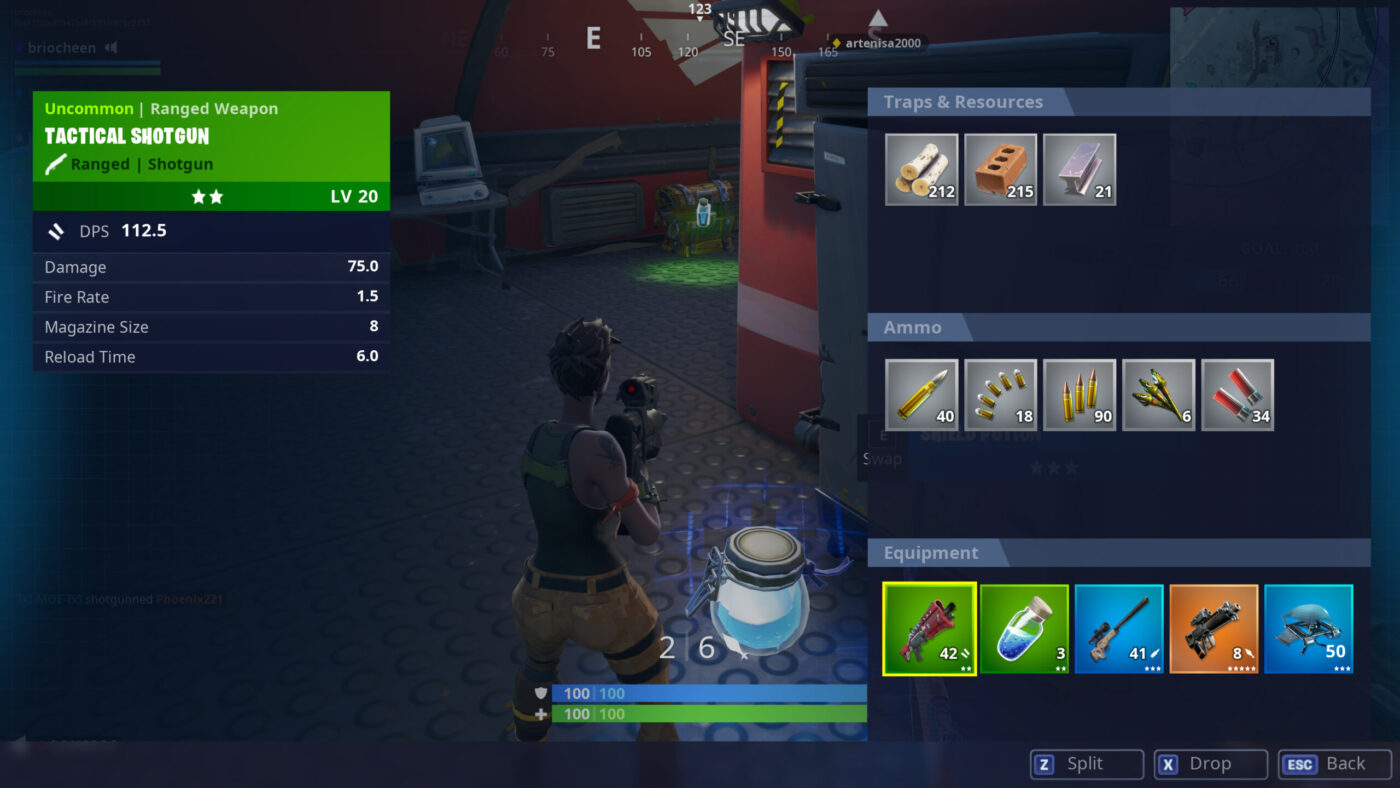Click the Shield Potion in Equipment
This screenshot has height=788, width=1400.
(1023, 628)
